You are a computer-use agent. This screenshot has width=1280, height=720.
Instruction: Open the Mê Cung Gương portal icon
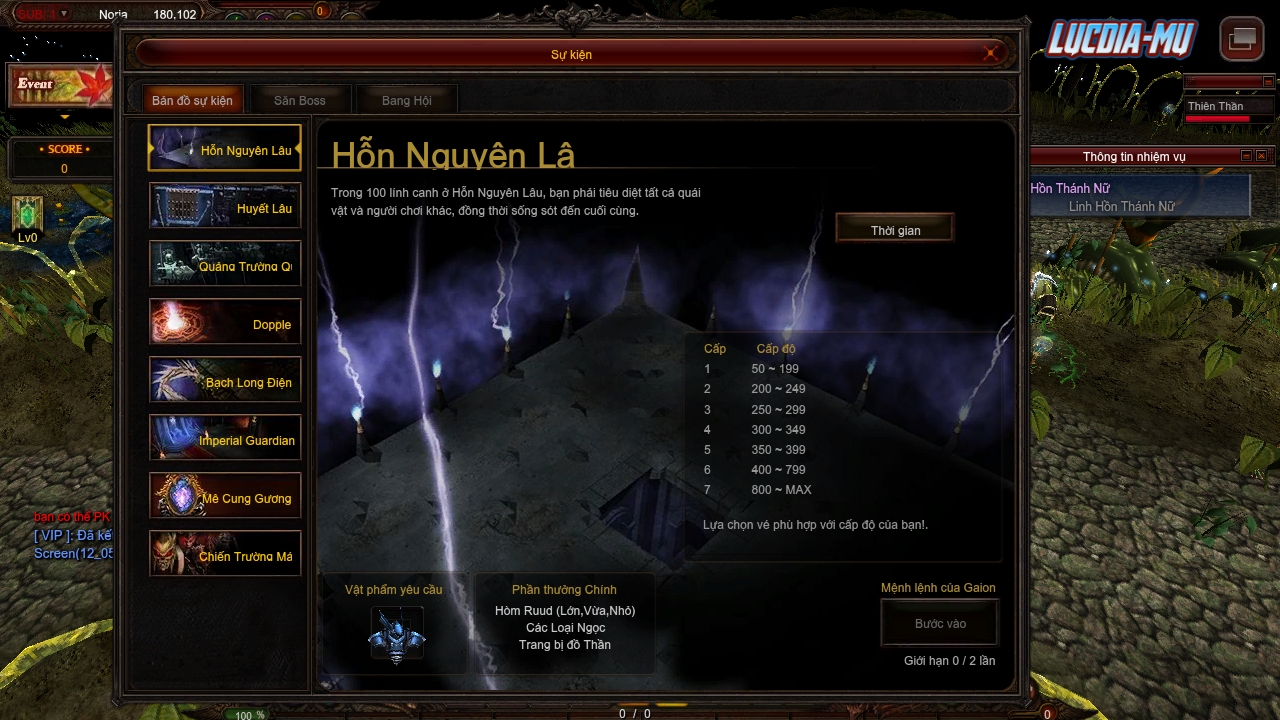[224, 495]
